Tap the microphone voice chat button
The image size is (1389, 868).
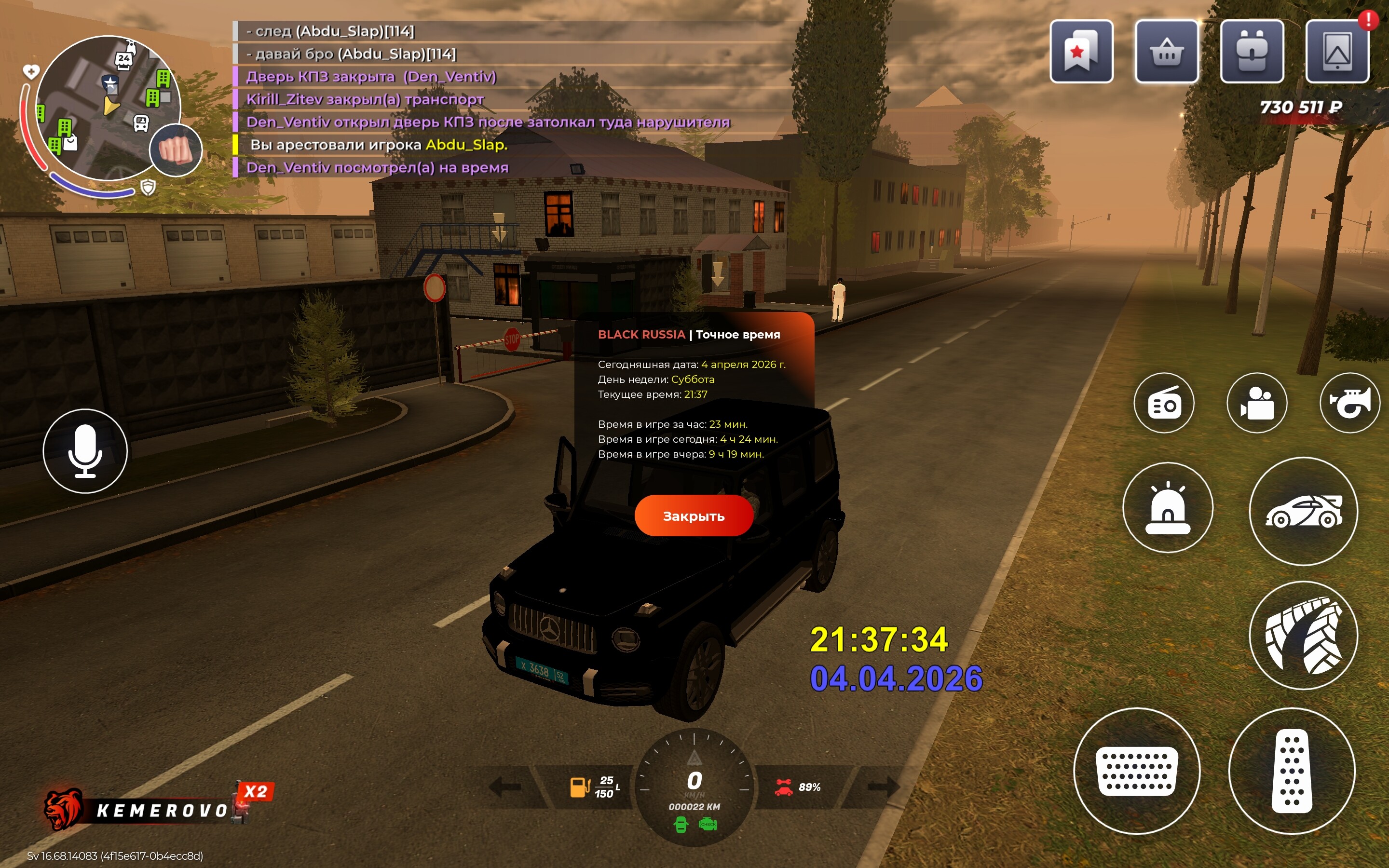coord(85,451)
